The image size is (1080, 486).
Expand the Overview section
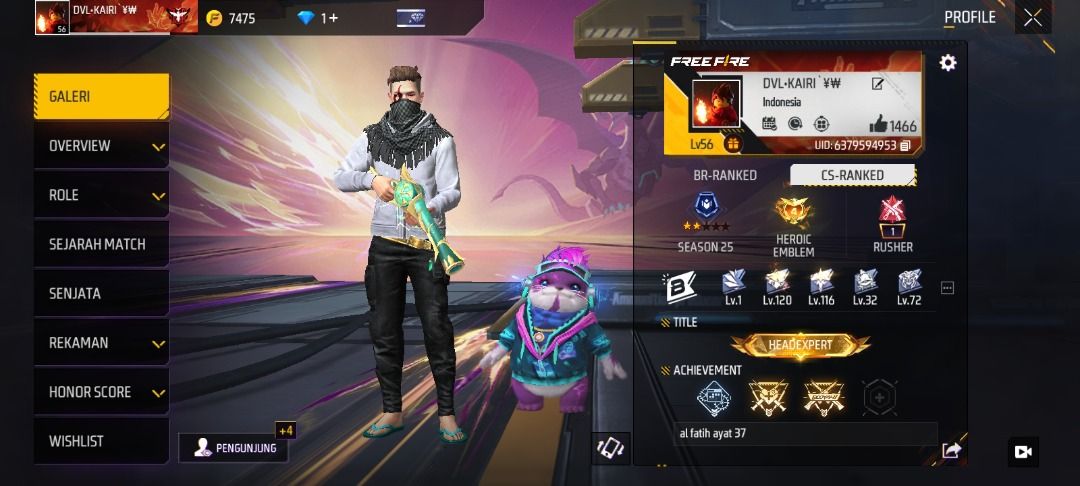point(100,146)
